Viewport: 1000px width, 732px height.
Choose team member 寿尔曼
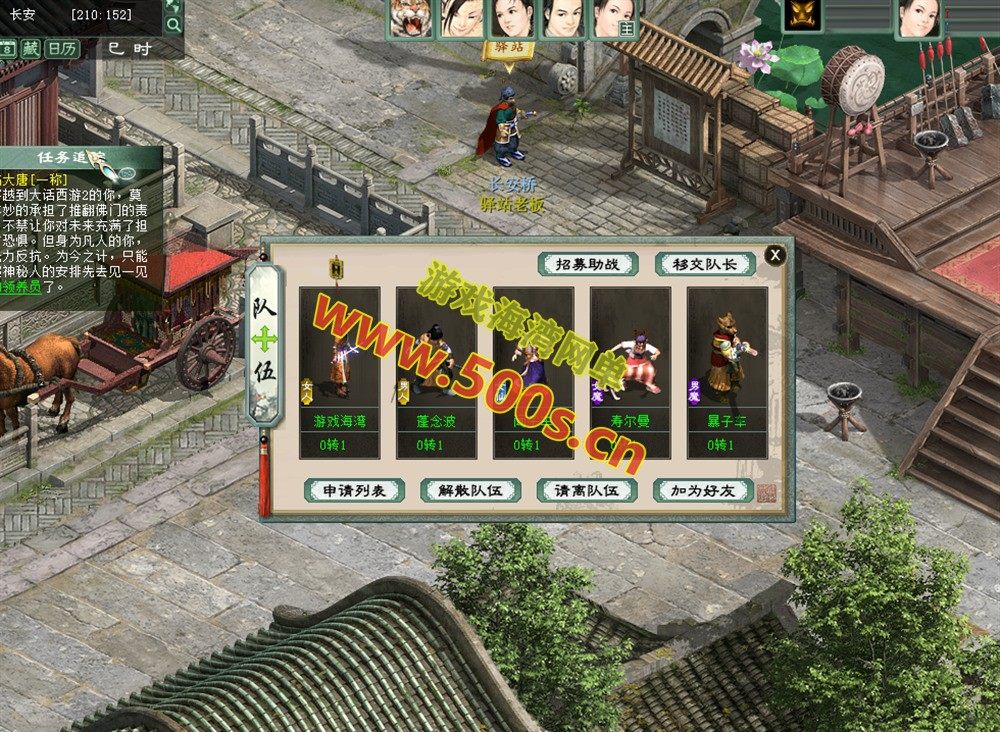pyautogui.click(x=630, y=372)
